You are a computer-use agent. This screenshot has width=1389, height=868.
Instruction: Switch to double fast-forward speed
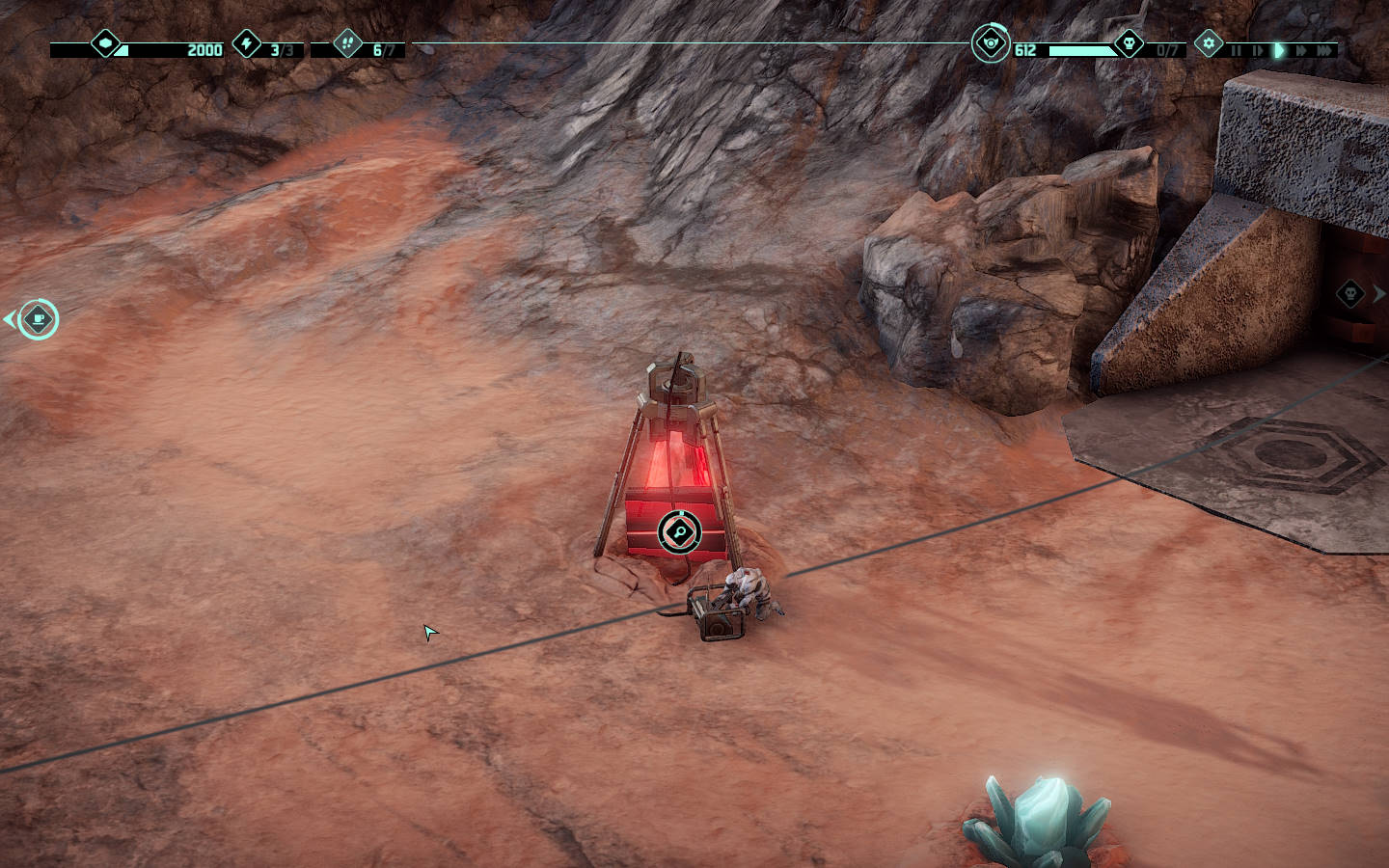point(1301,50)
